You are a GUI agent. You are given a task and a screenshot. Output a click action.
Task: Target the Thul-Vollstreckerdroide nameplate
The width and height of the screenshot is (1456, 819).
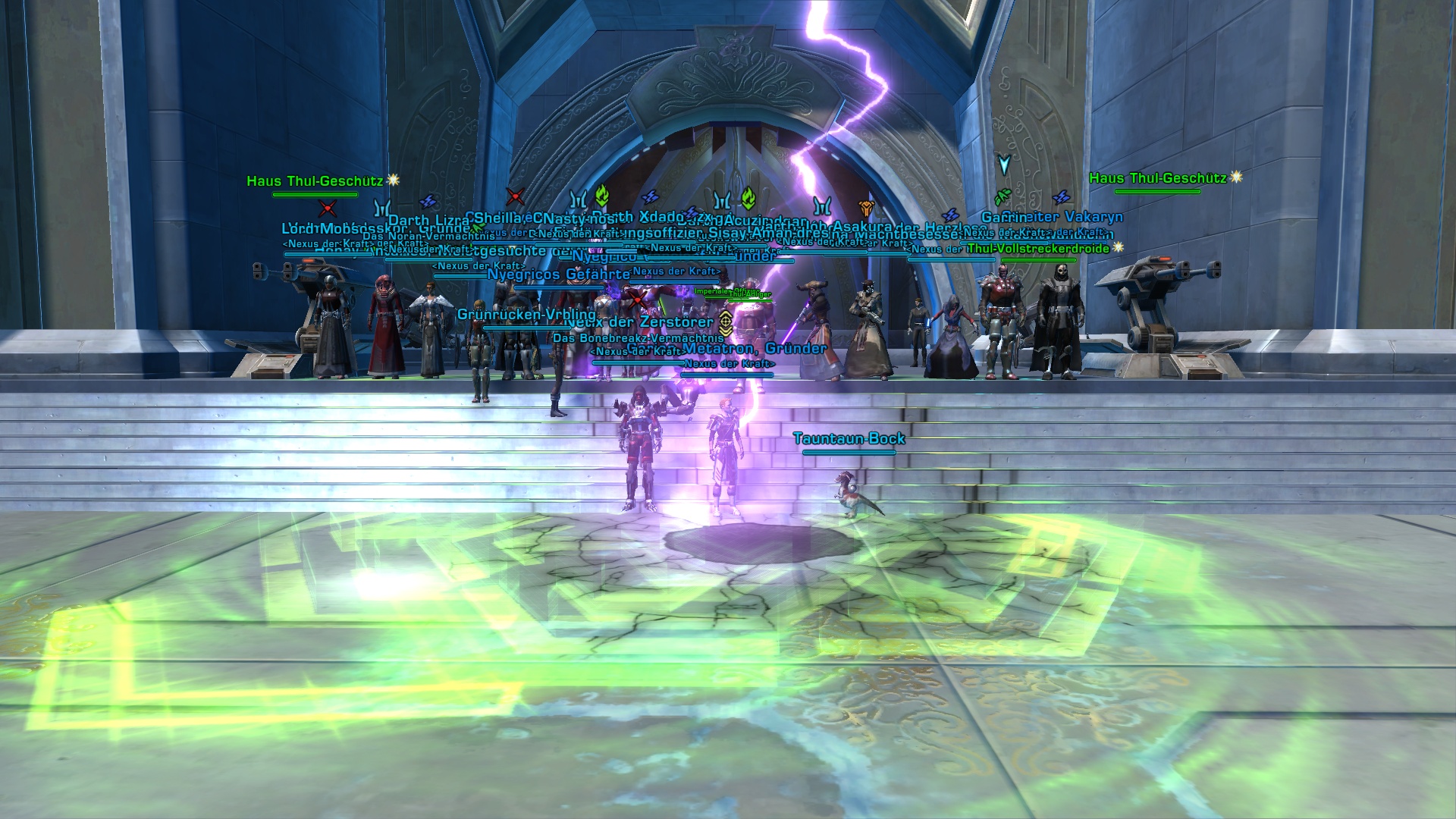1037,249
